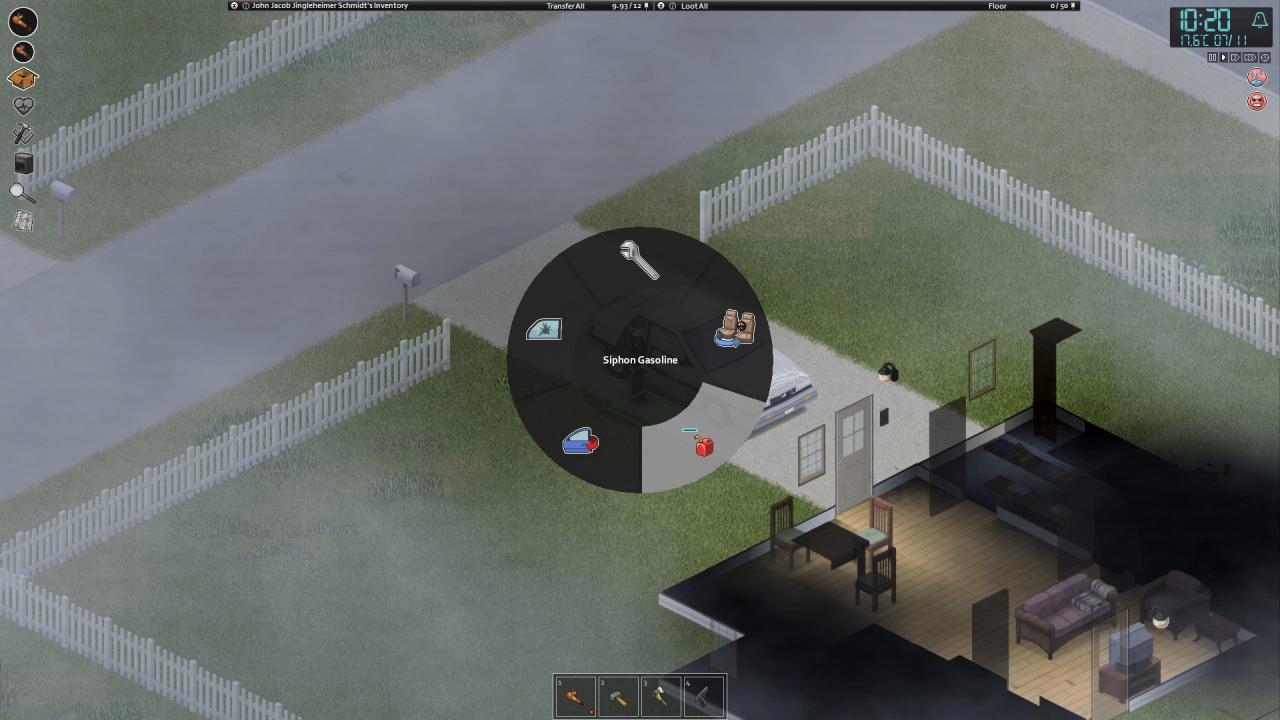
Task: Open the inventory via the cardboard box icon
Action: [23, 79]
